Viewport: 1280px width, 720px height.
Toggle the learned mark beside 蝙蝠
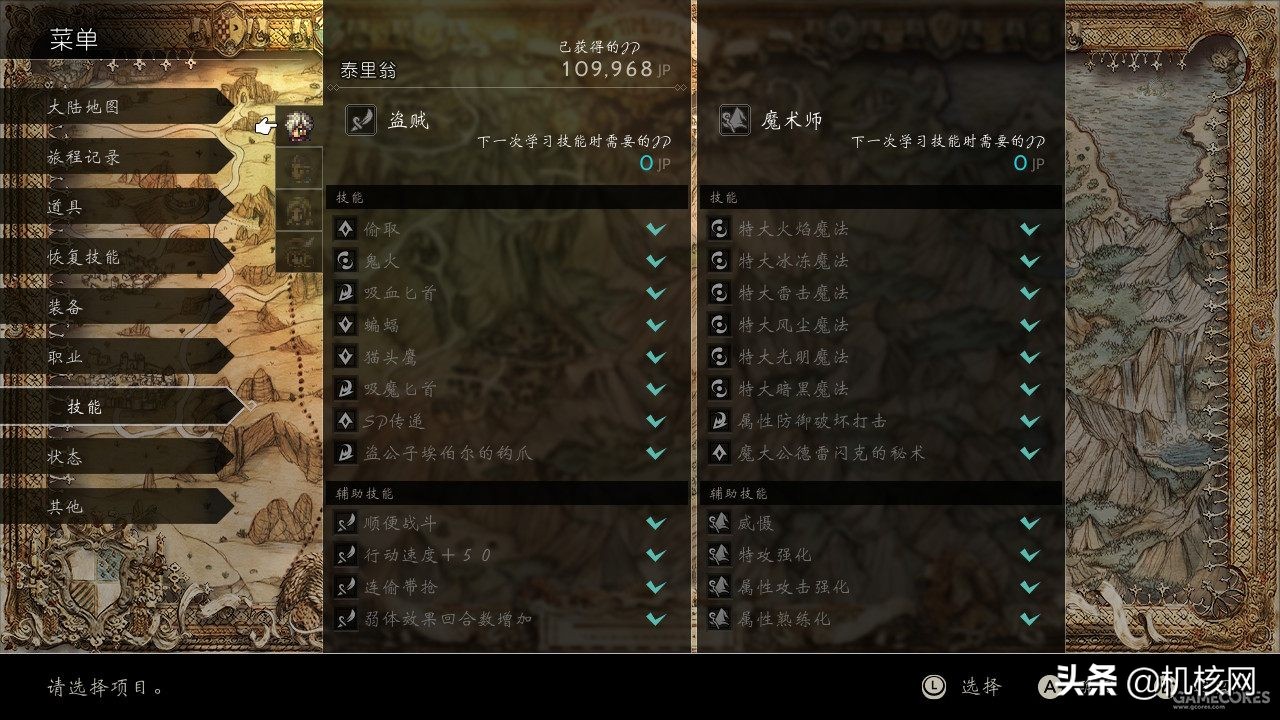pyautogui.click(x=657, y=325)
